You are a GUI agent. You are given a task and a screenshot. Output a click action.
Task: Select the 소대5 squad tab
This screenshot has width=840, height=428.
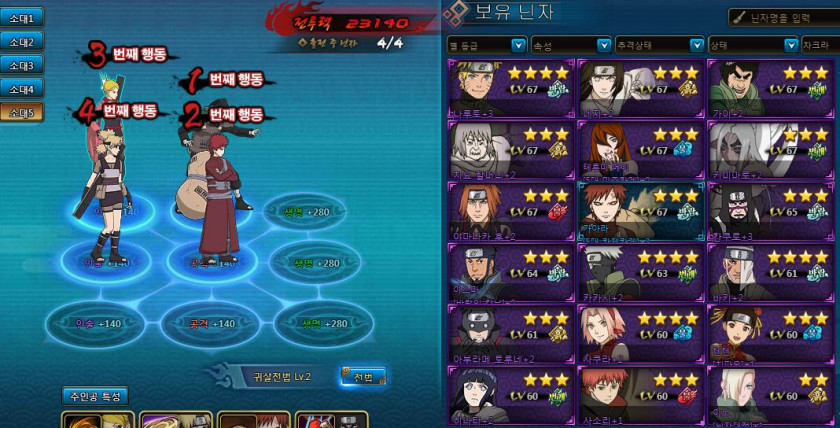coord(22,113)
